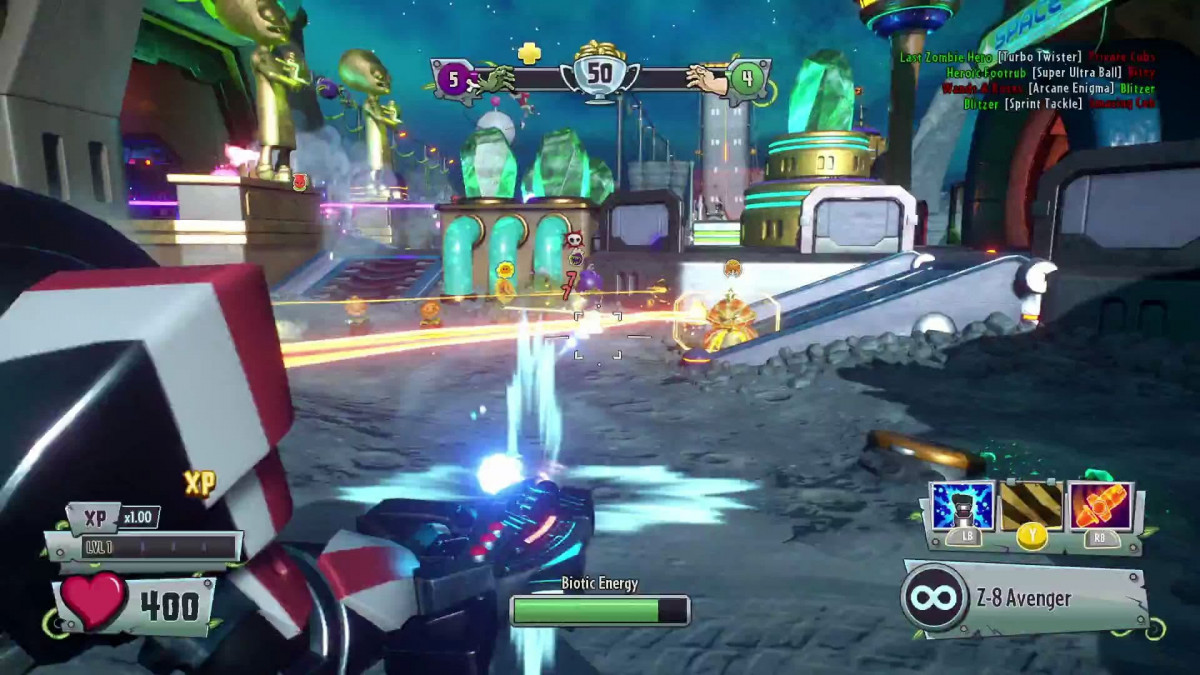Activate the blue energy robot ability

[962, 506]
